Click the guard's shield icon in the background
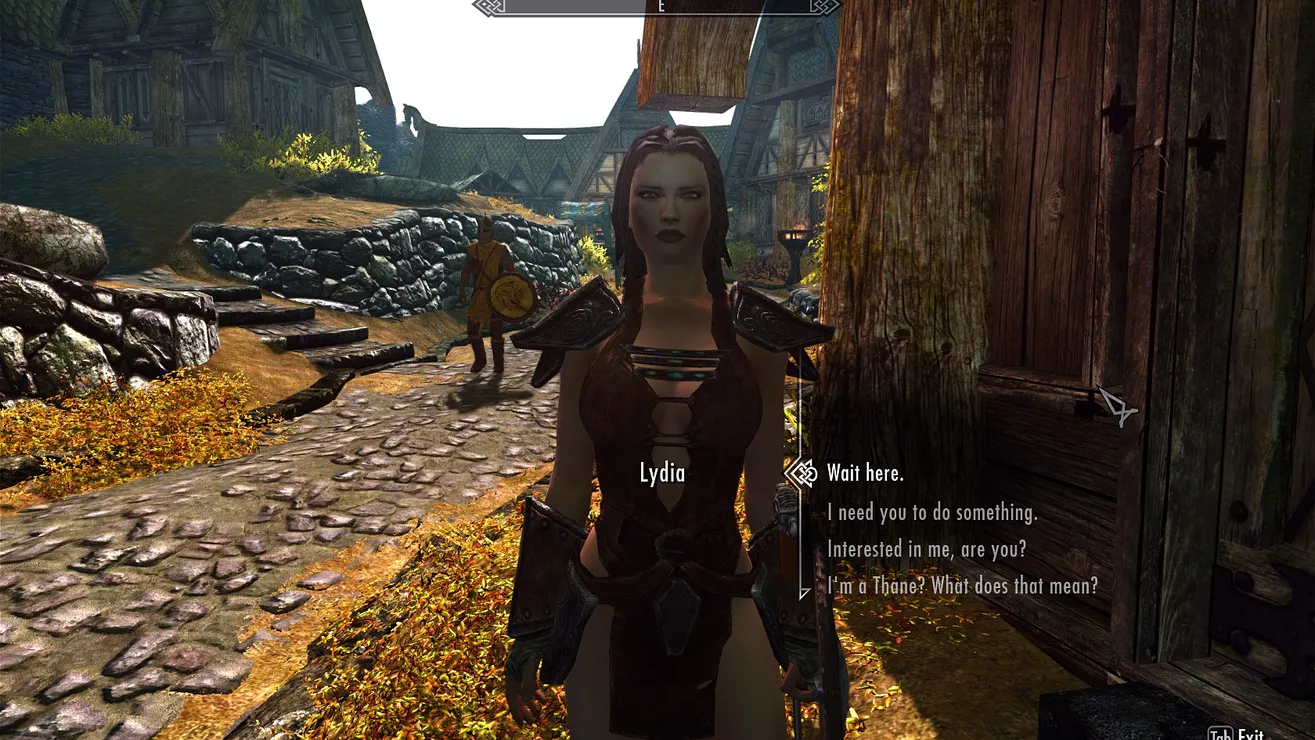The height and width of the screenshot is (740, 1315). (510, 294)
